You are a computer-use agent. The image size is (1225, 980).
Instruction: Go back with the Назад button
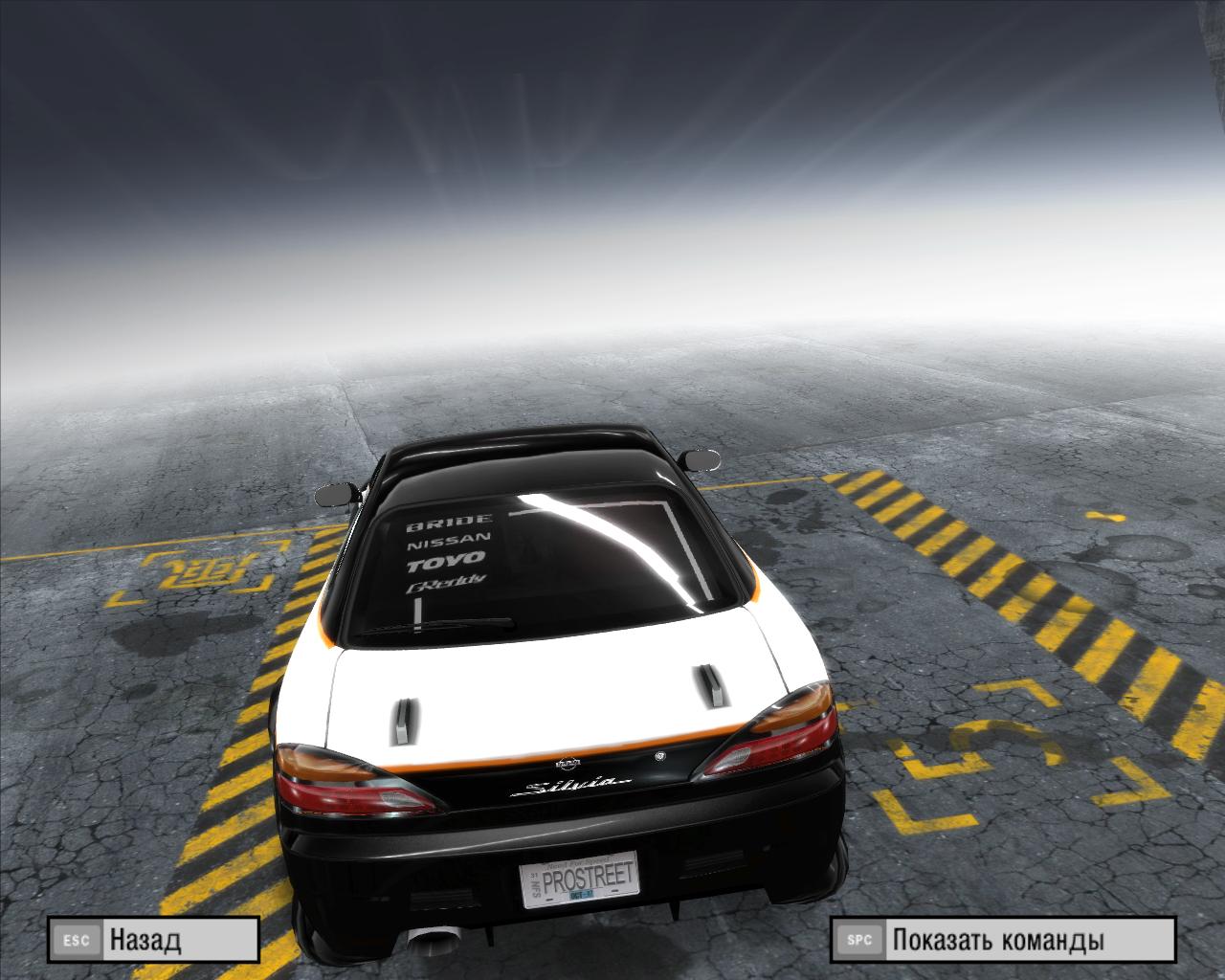(153, 940)
